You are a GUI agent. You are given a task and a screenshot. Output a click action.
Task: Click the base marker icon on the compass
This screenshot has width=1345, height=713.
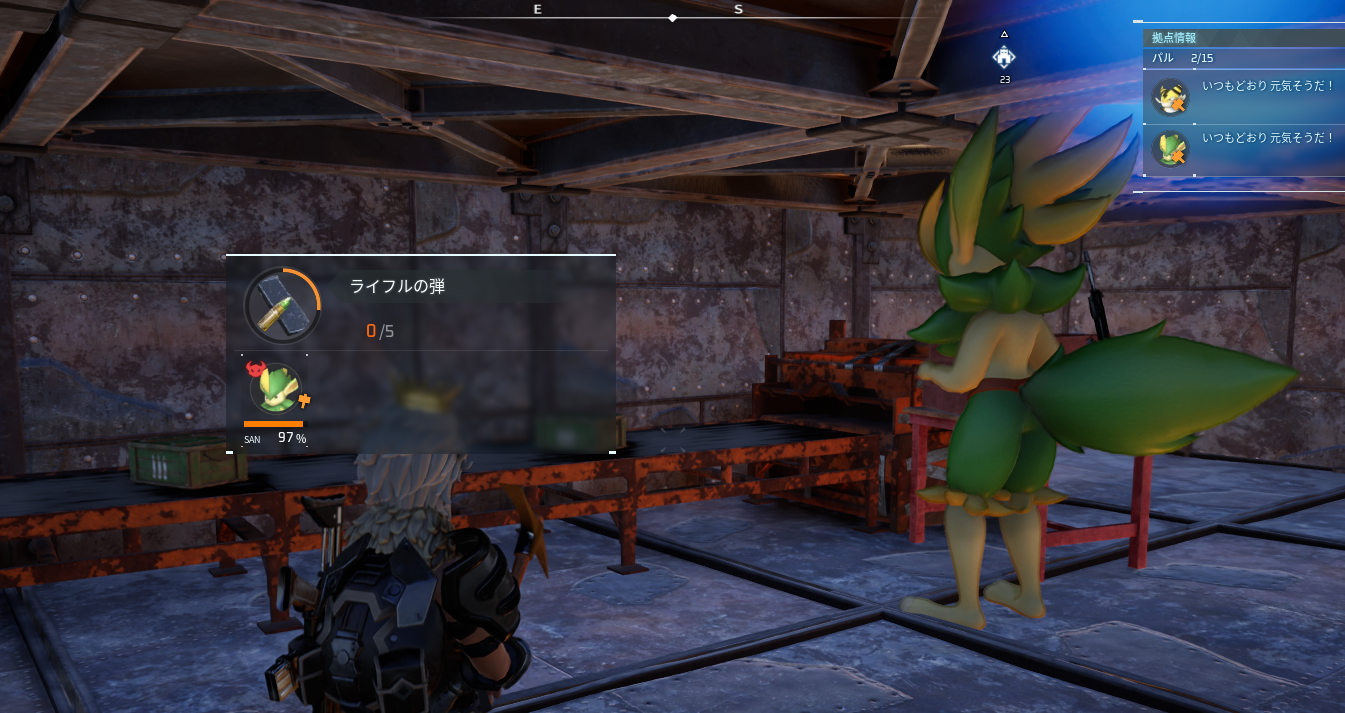point(1004,57)
